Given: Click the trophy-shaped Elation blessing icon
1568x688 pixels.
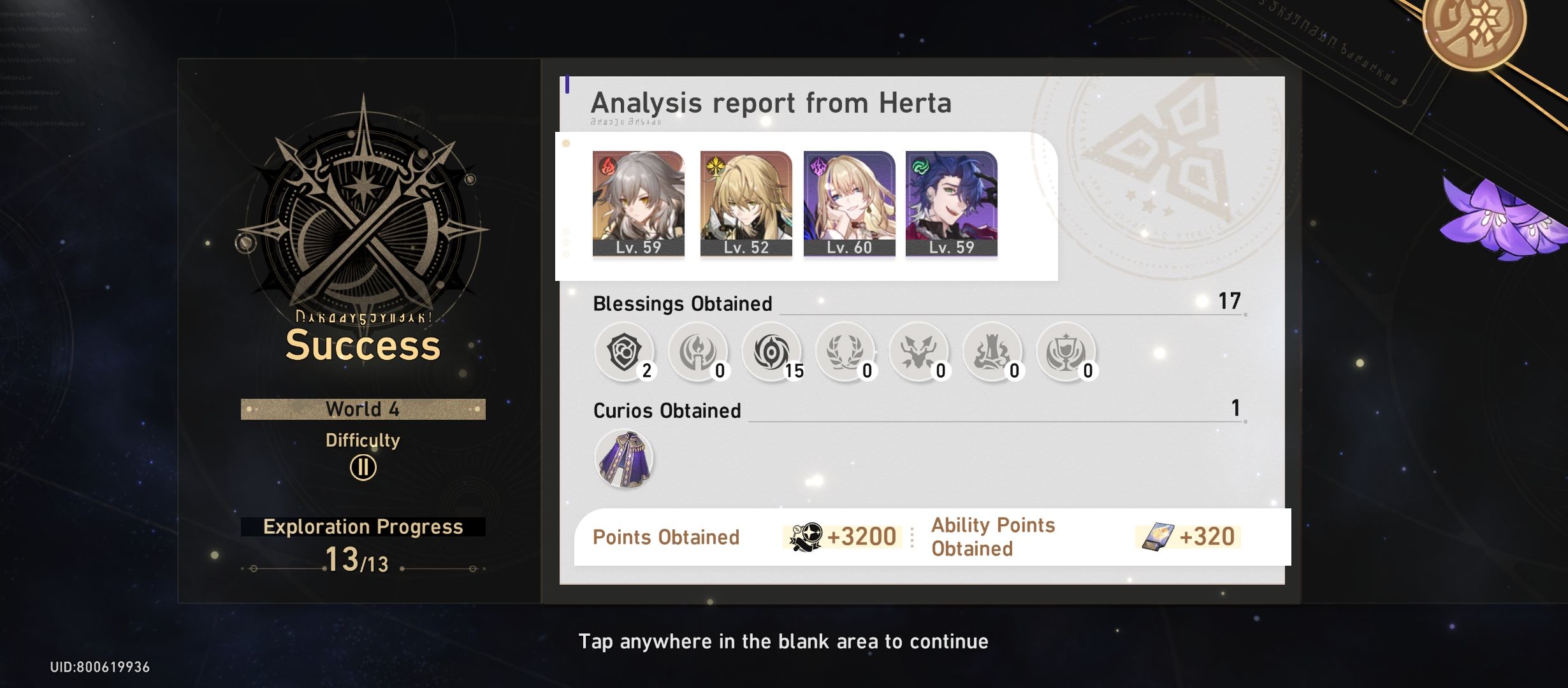Looking at the screenshot, I should [1065, 352].
